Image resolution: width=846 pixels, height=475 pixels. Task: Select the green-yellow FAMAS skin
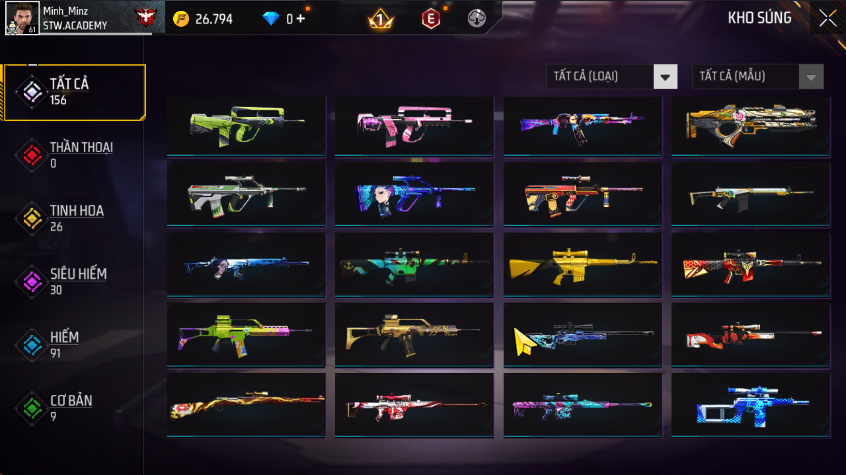click(x=246, y=126)
